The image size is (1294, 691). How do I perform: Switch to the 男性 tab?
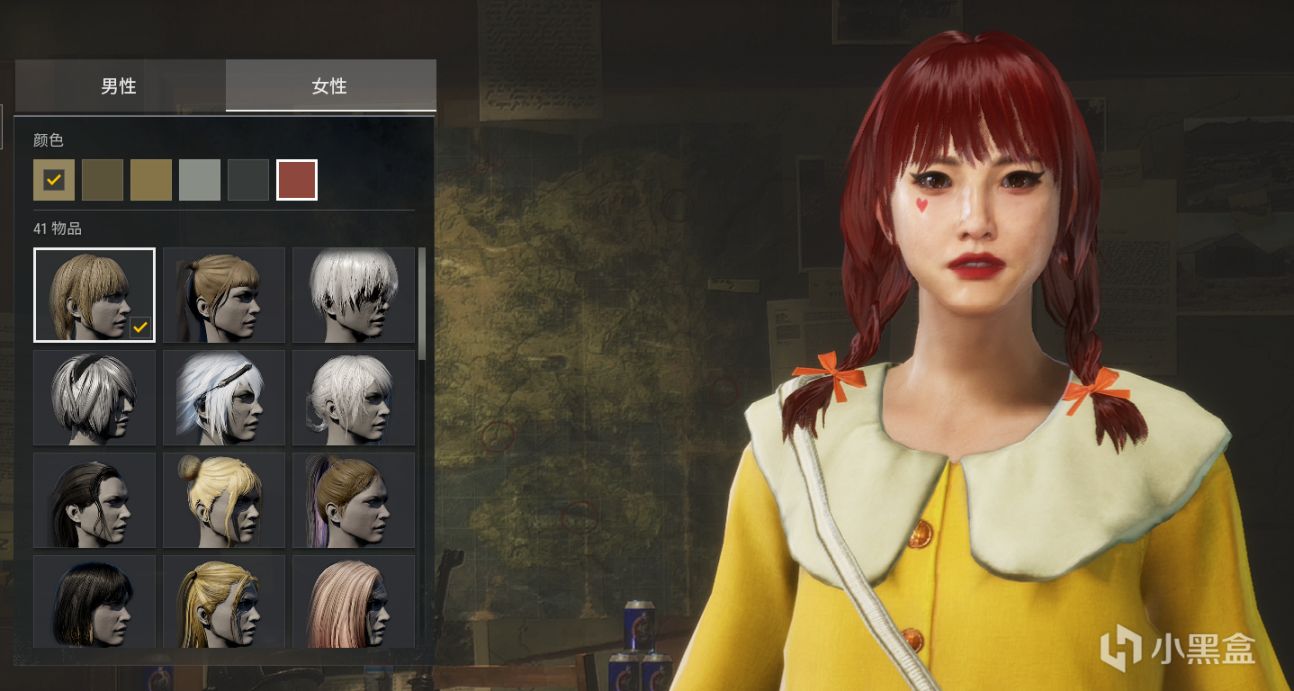pyautogui.click(x=119, y=86)
